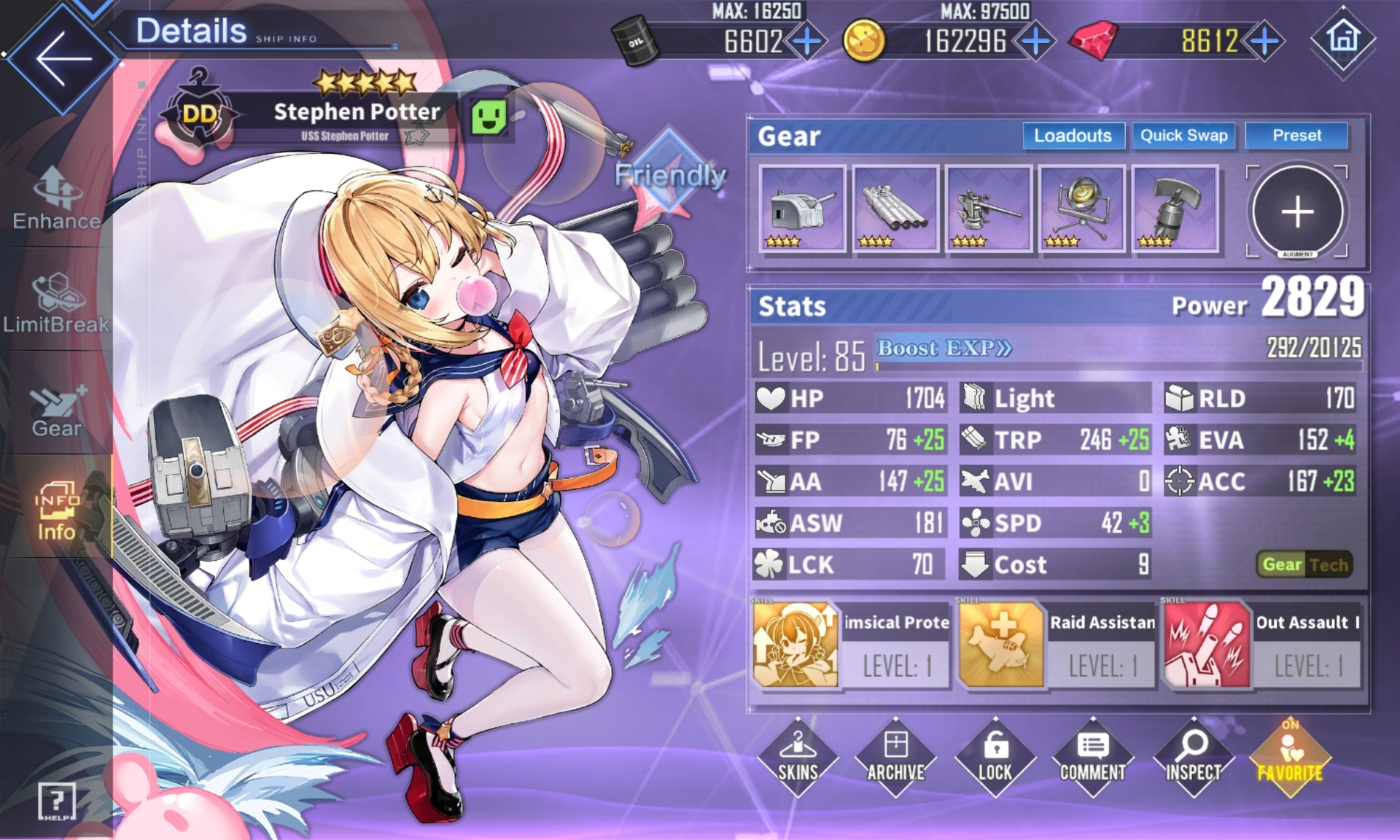Screen dimensions: 1400x840
Task: Toggle the ship Lock button
Action: tap(995, 757)
